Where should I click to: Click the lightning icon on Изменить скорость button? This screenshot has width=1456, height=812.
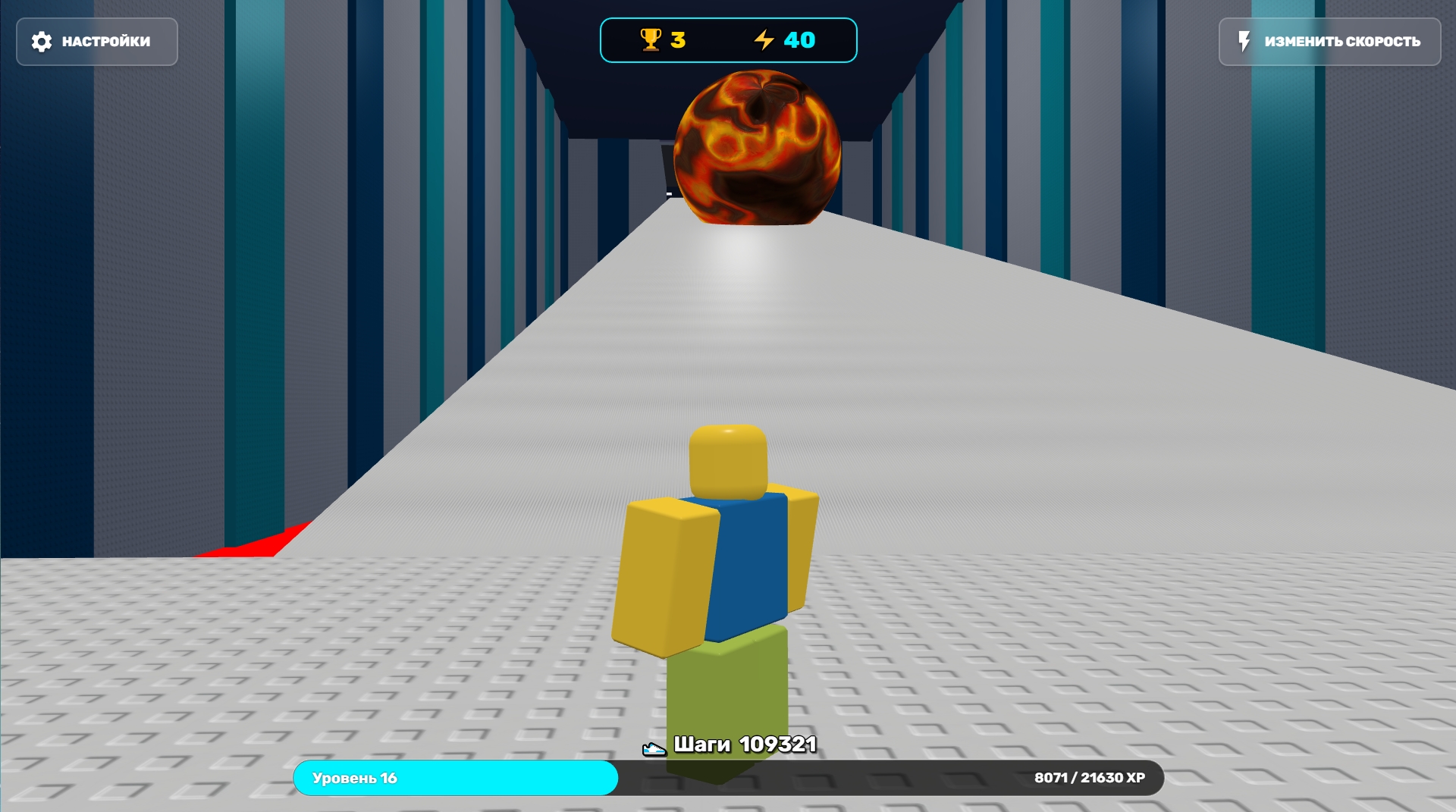1244,42
